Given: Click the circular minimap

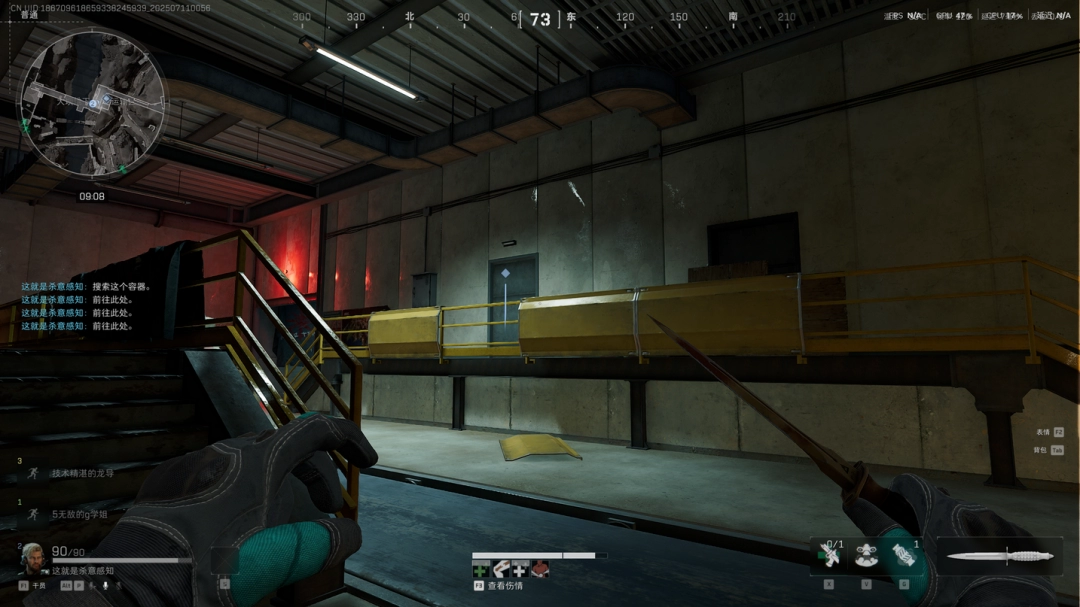Looking at the screenshot, I should 93,104.
